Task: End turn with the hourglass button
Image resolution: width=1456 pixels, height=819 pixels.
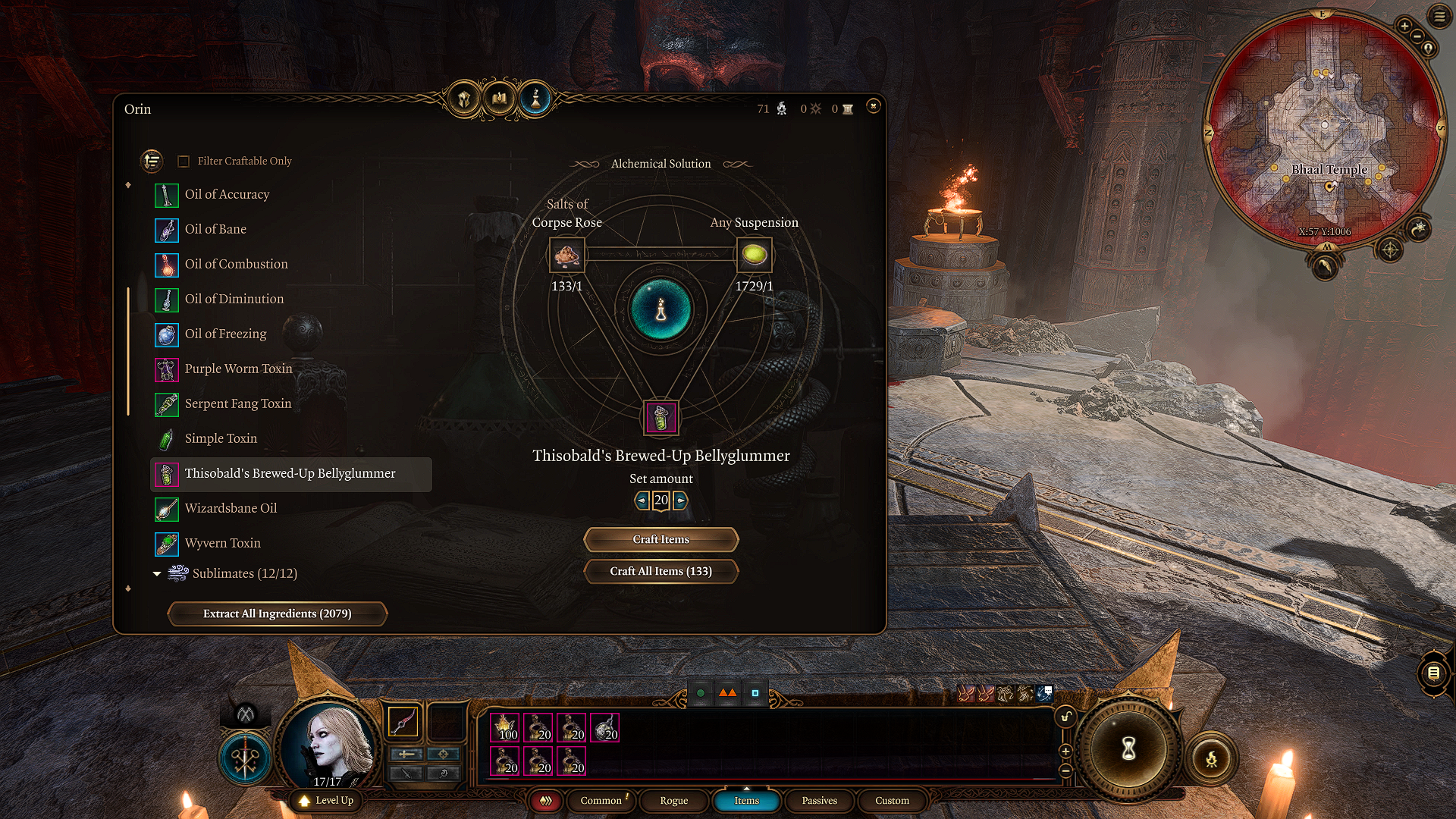Action: (1128, 749)
